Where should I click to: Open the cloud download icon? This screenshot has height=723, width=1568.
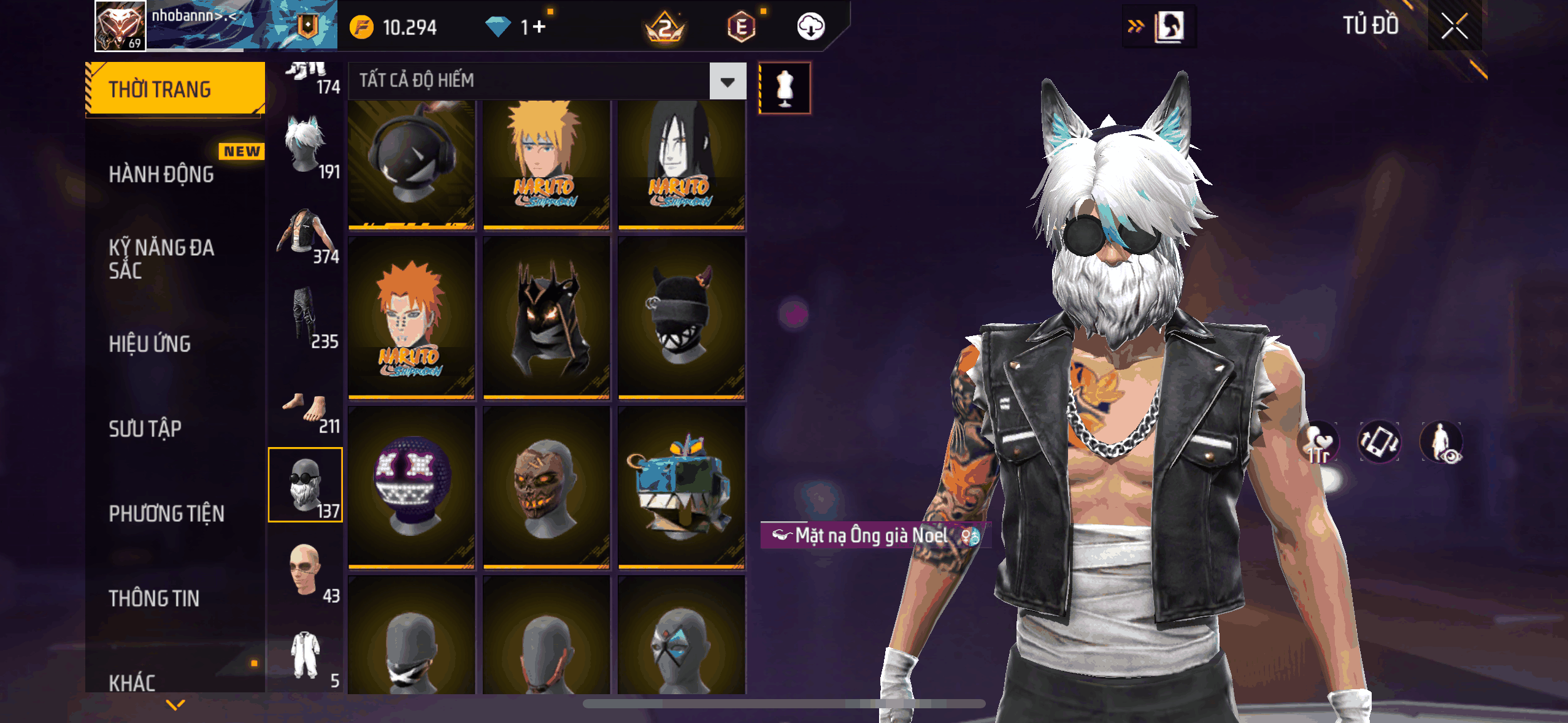click(810, 27)
